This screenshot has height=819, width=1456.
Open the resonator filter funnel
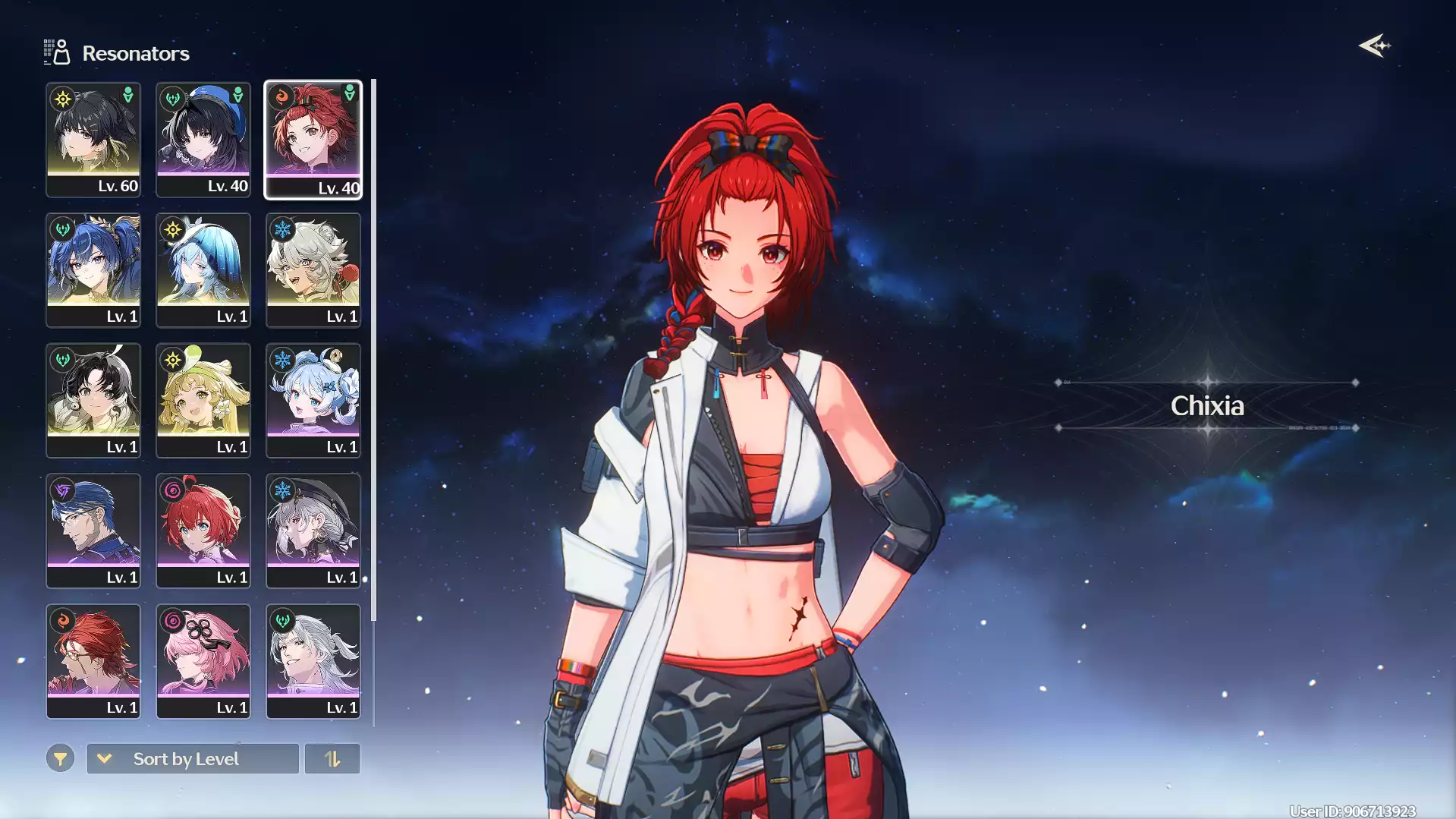click(x=60, y=758)
